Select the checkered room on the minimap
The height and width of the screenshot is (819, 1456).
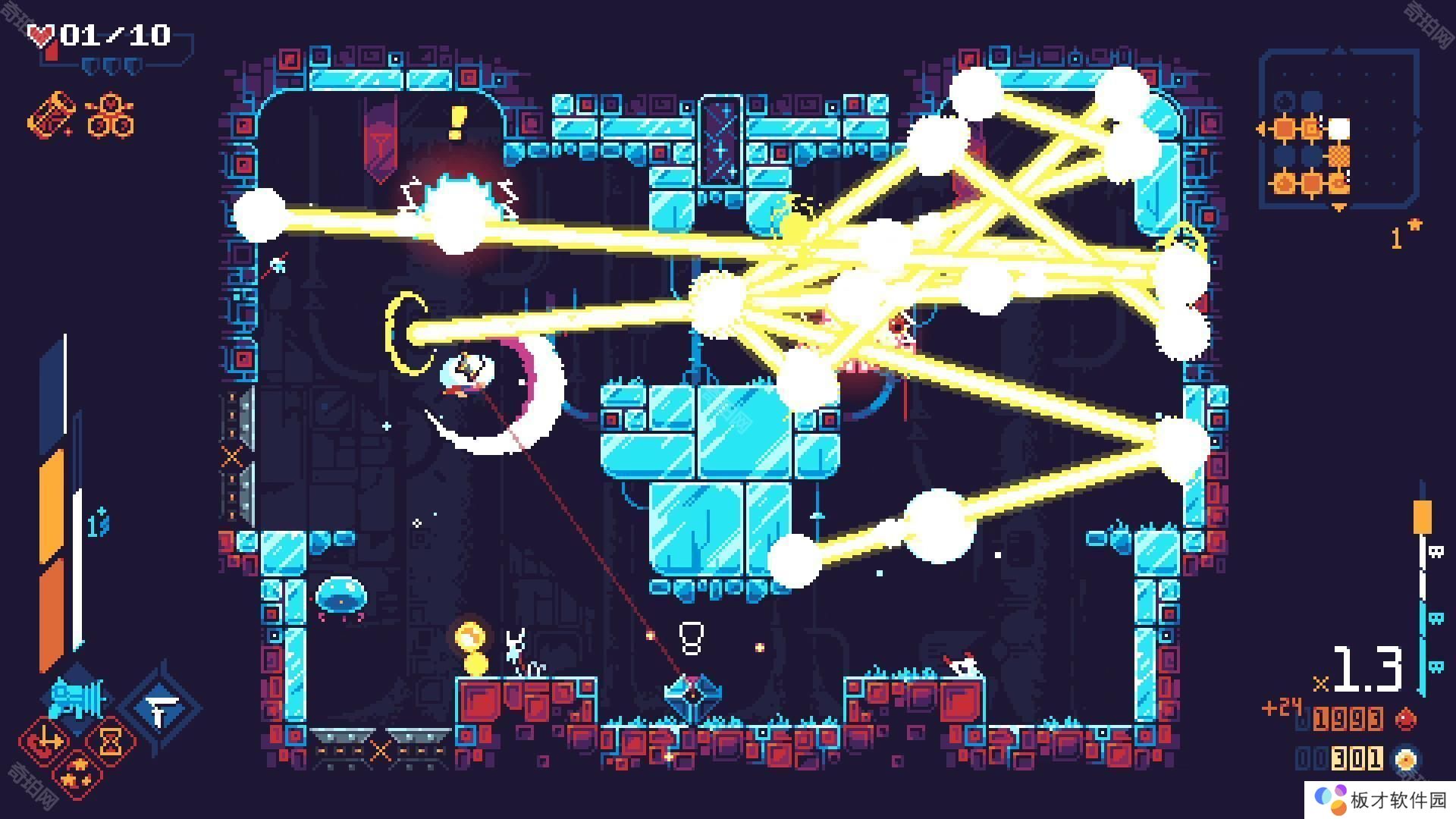click(1339, 156)
